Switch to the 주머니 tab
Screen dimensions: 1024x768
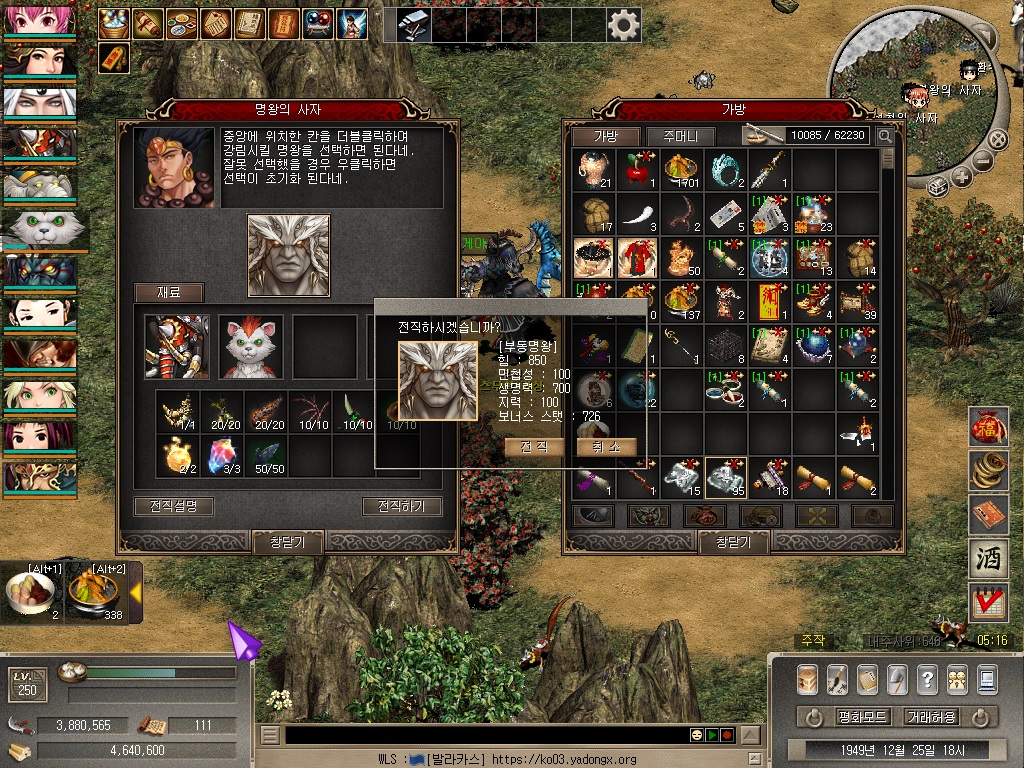(680, 136)
